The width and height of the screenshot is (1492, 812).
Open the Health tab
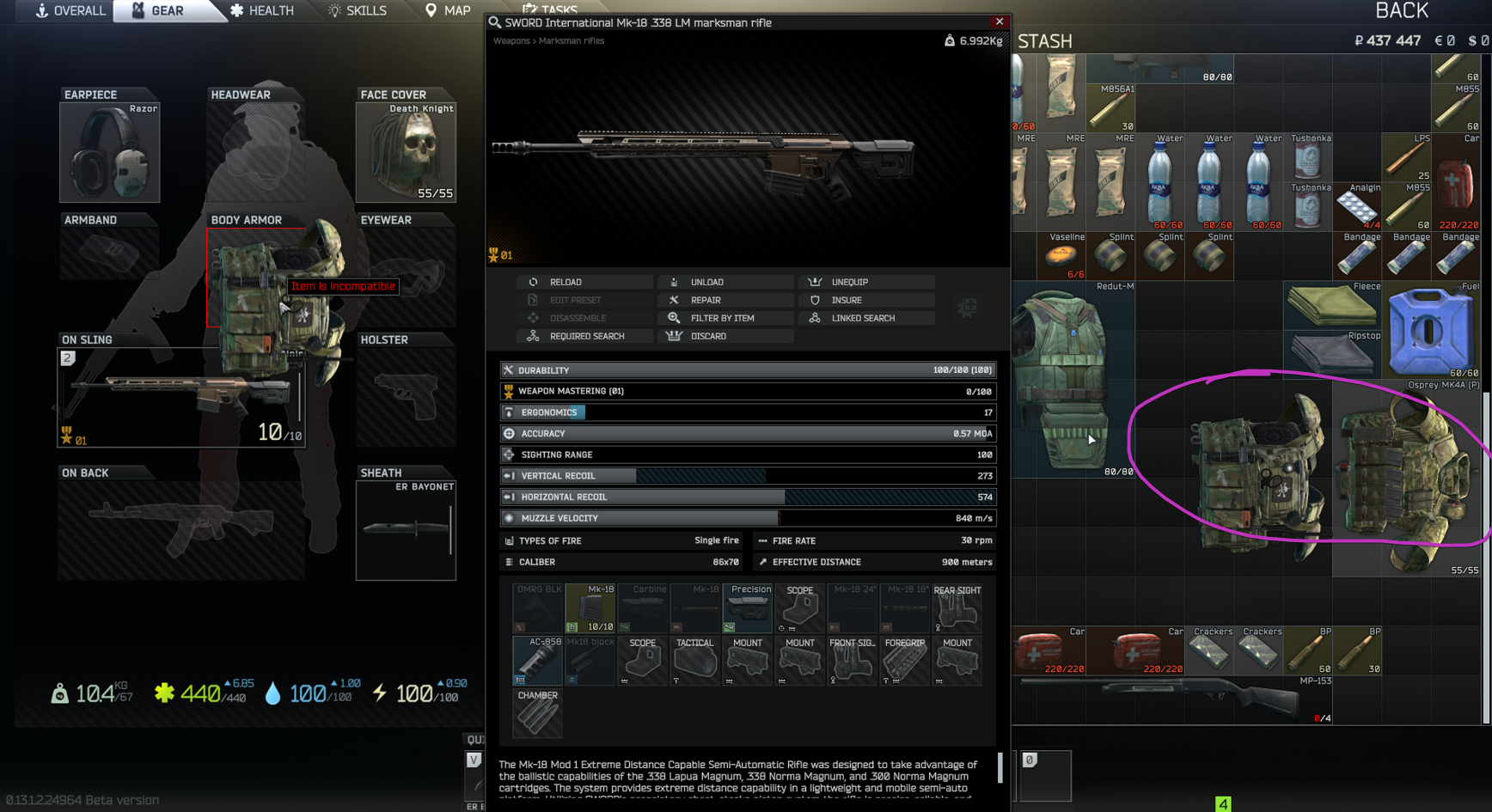click(261, 11)
